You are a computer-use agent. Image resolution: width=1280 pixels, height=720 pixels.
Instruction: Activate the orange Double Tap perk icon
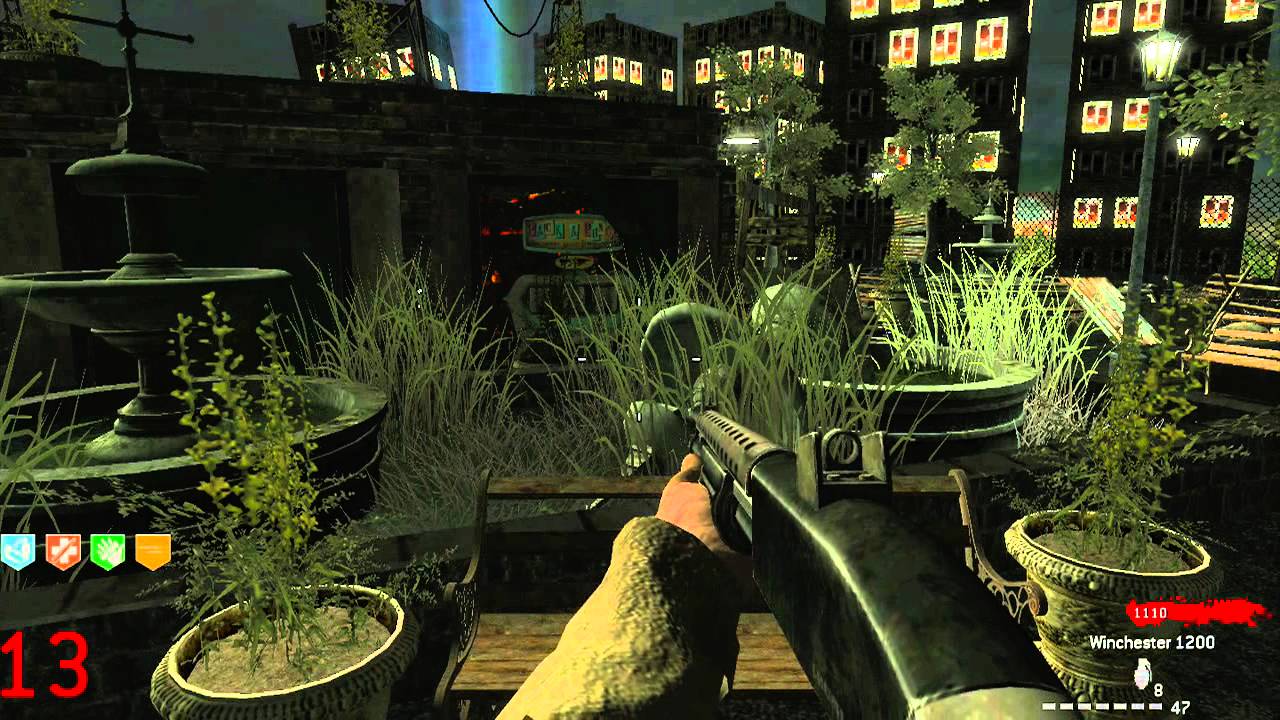[x=152, y=551]
